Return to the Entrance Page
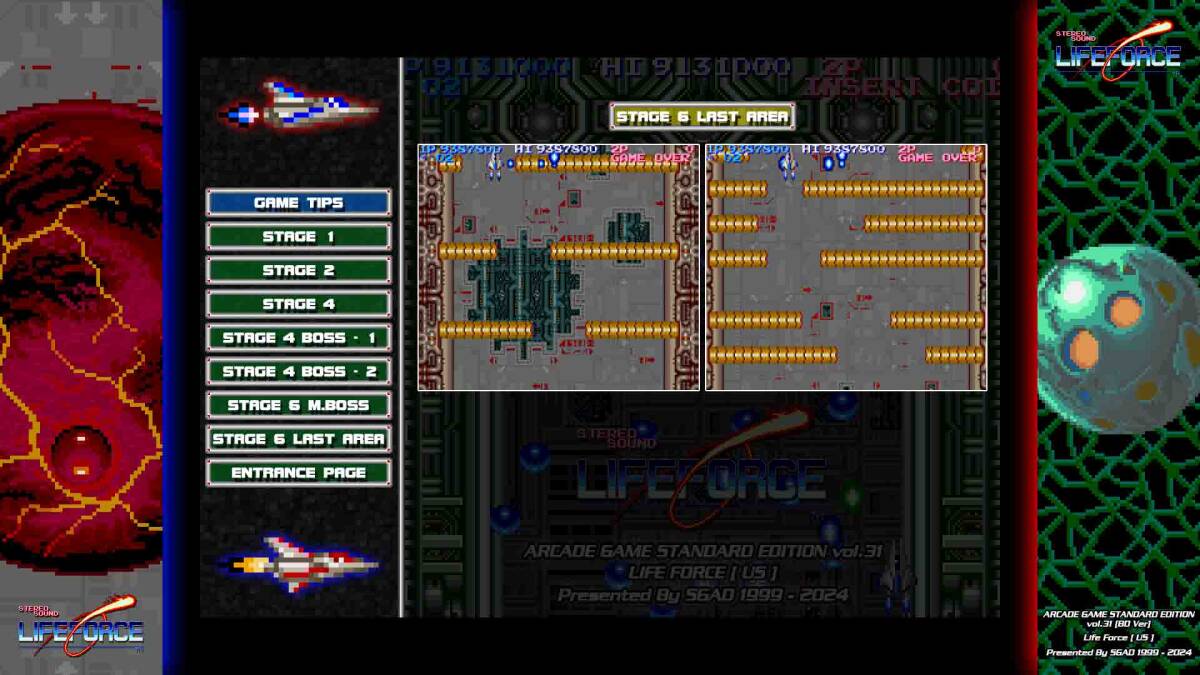The height and width of the screenshot is (675, 1200). pos(298,473)
